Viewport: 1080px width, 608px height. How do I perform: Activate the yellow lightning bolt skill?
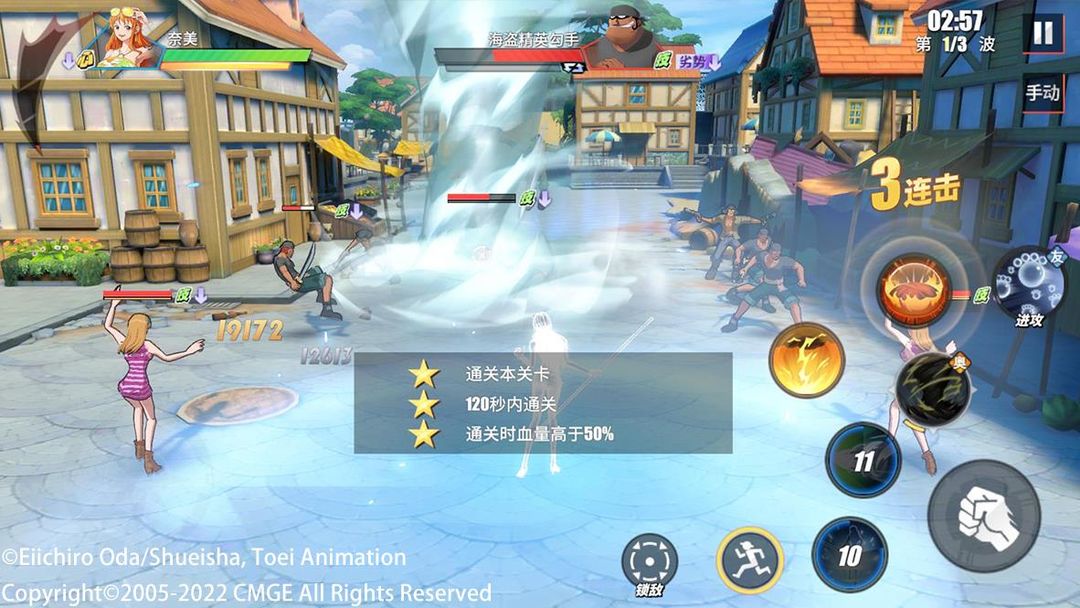click(806, 361)
